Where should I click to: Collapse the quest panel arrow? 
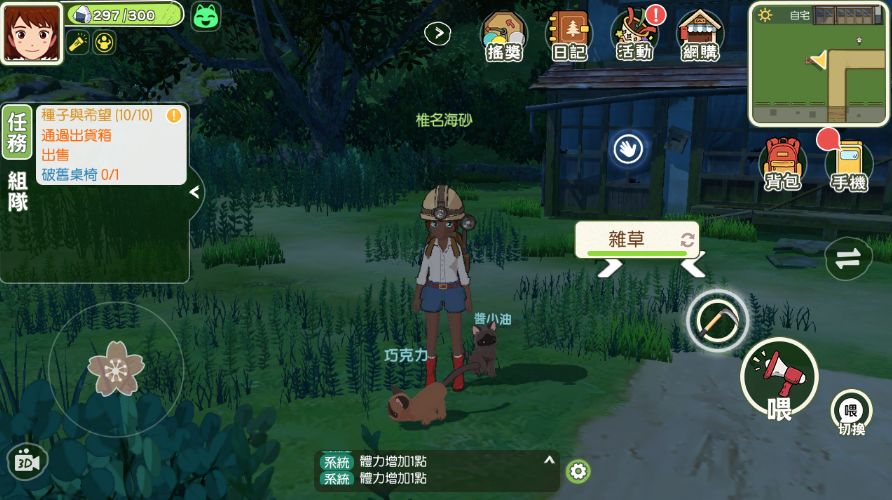195,192
